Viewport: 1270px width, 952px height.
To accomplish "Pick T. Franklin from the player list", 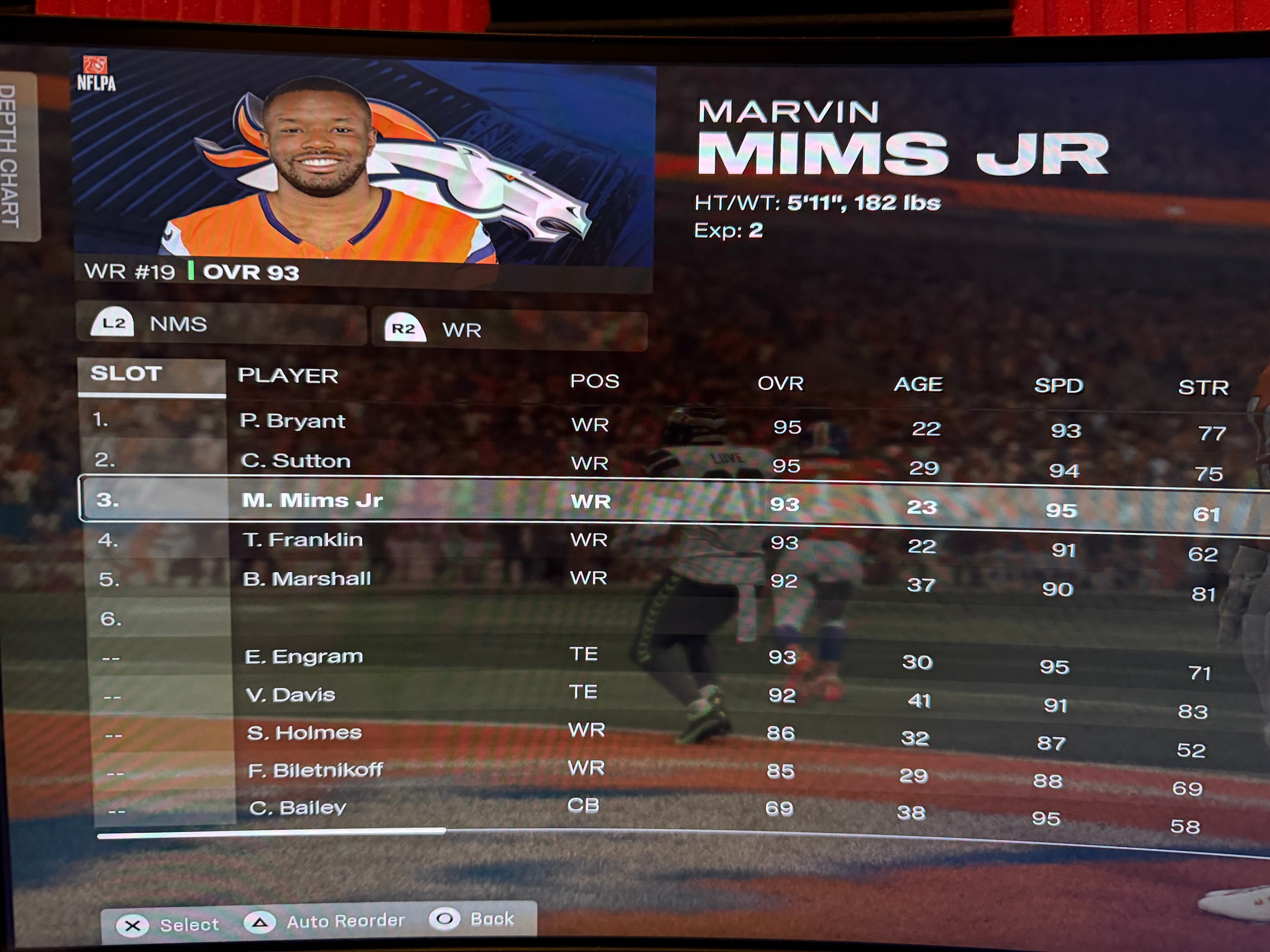I will pos(303,540).
